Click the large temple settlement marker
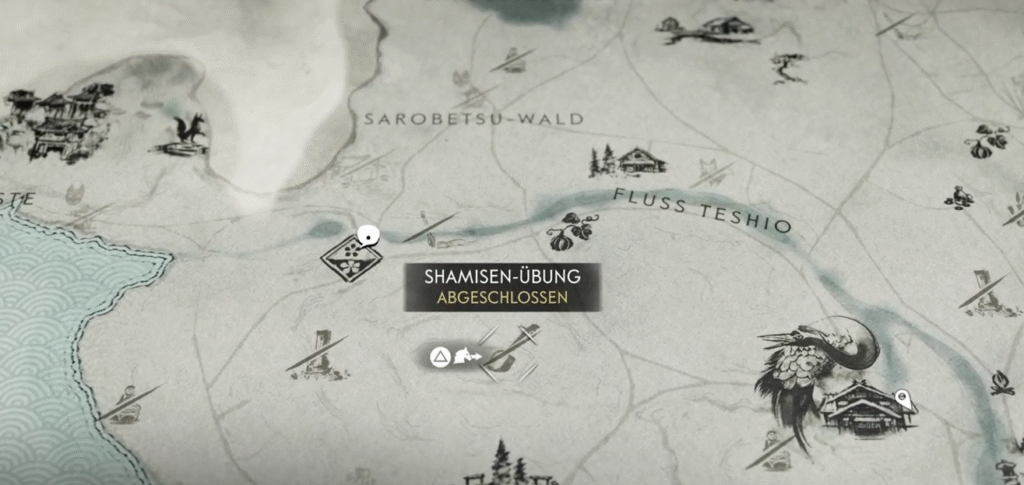 [x=50, y=124]
